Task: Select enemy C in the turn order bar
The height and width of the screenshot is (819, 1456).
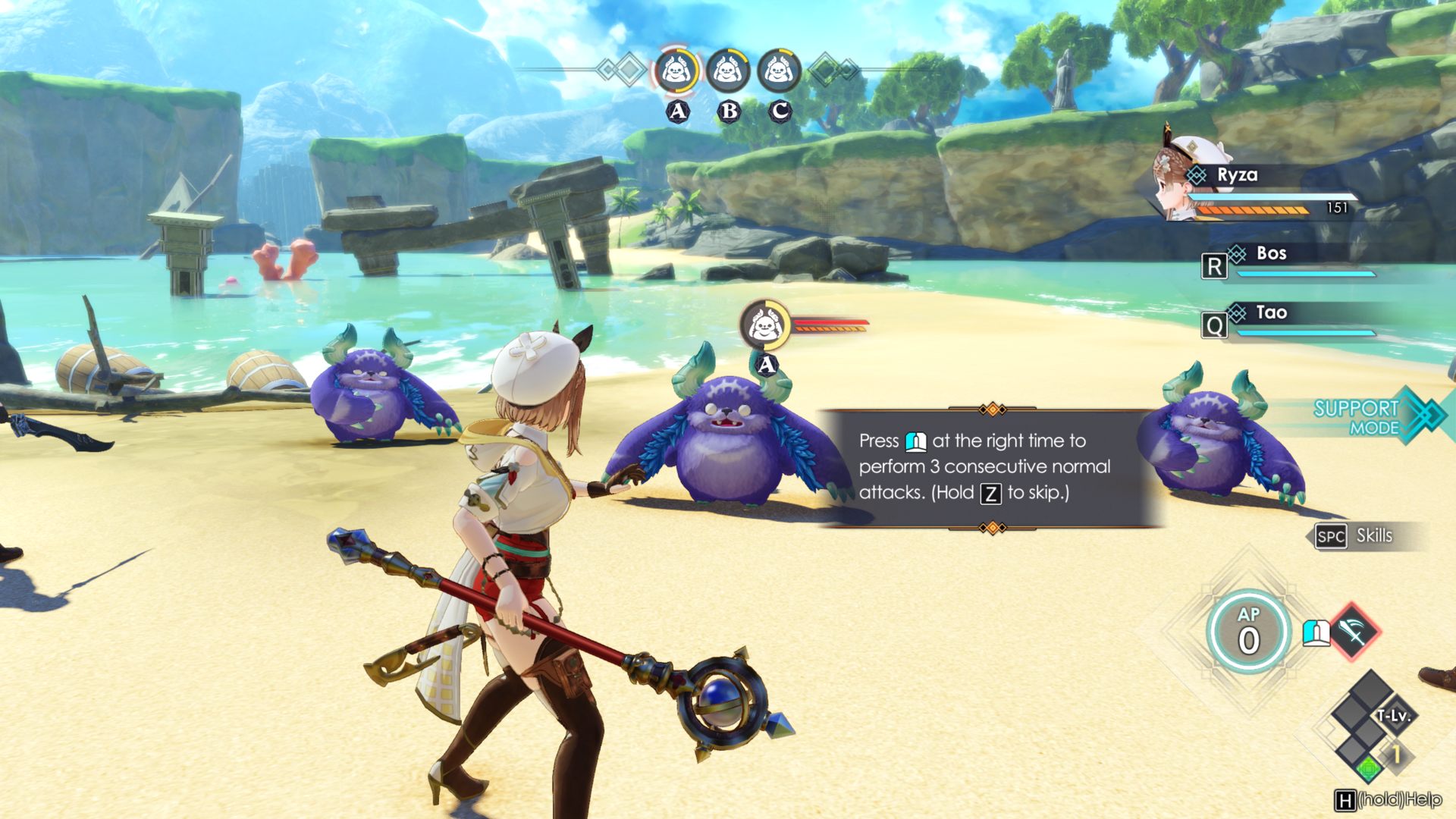Action: click(x=779, y=72)
